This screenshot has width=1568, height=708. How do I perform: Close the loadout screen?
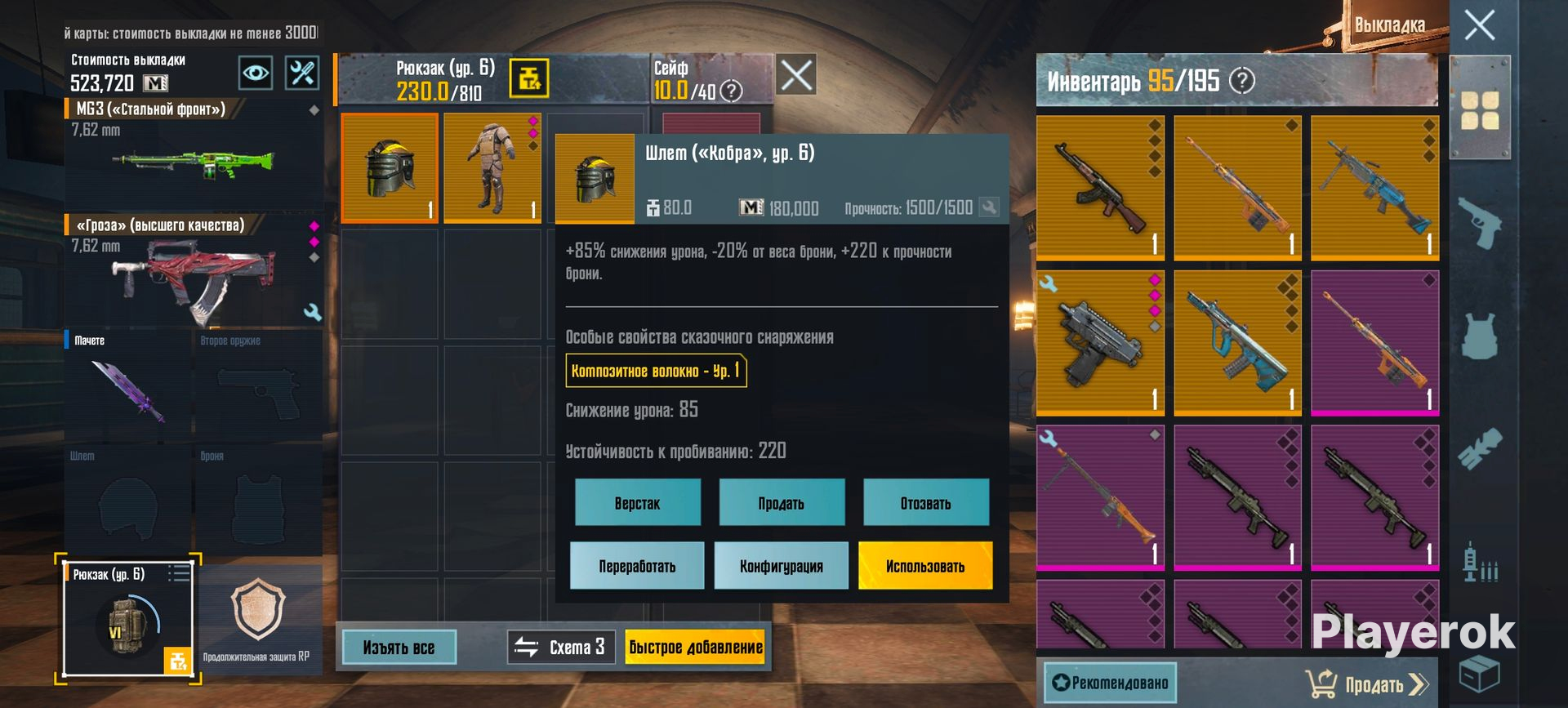coord(1479,25)
